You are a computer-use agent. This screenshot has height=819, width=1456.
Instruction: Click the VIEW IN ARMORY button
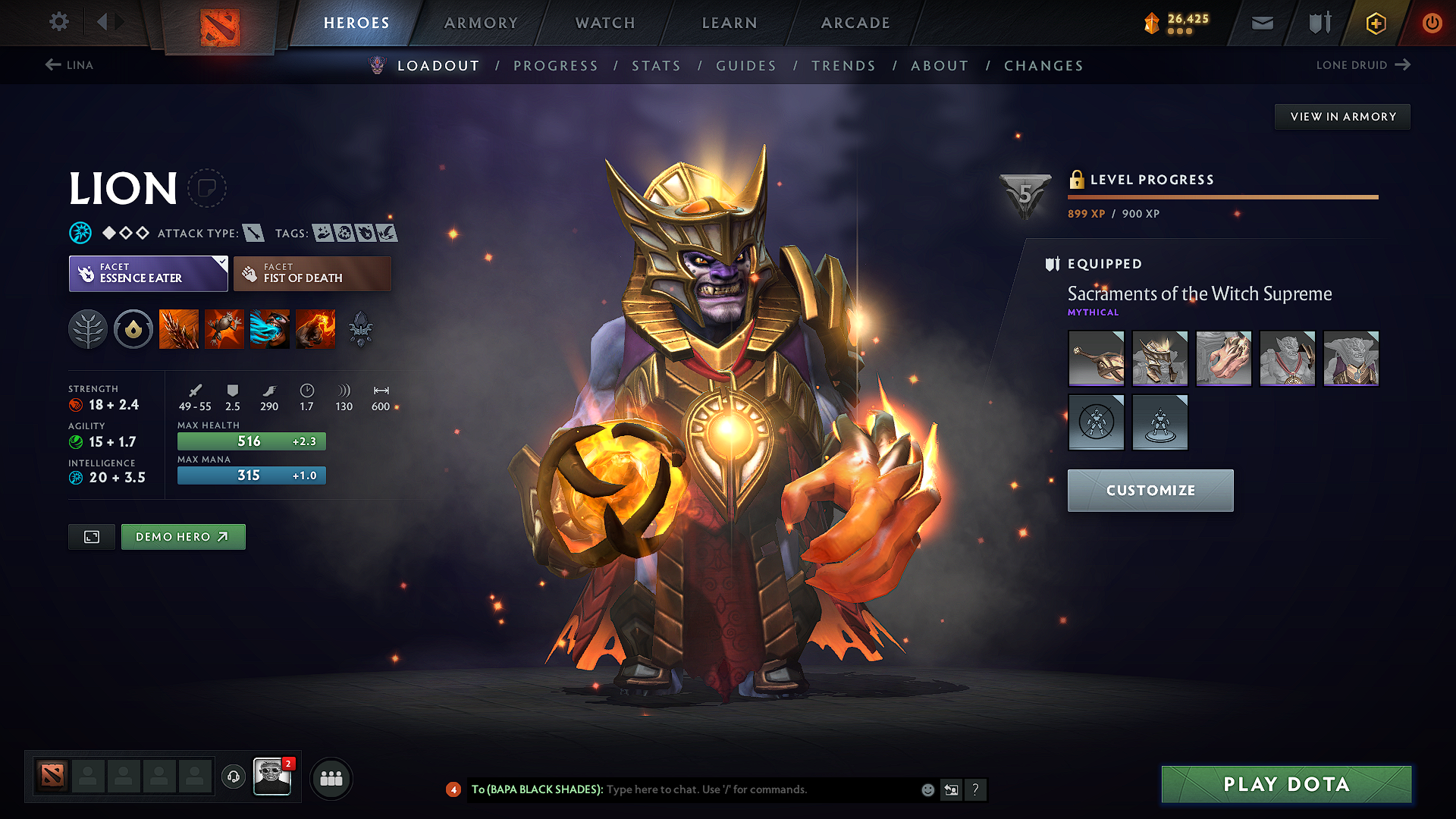(1342, 116)
